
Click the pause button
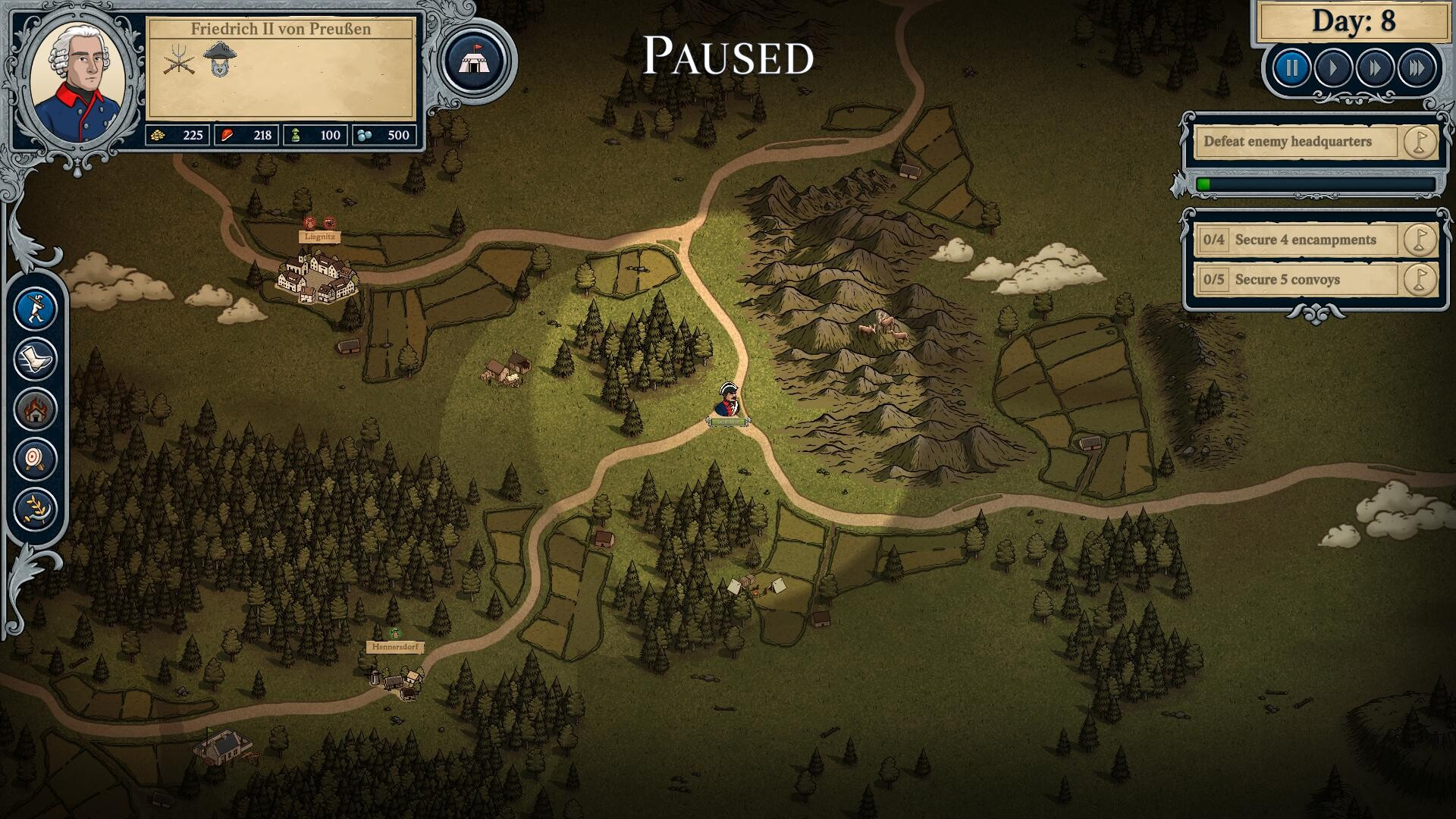(x=1291, y=69)
